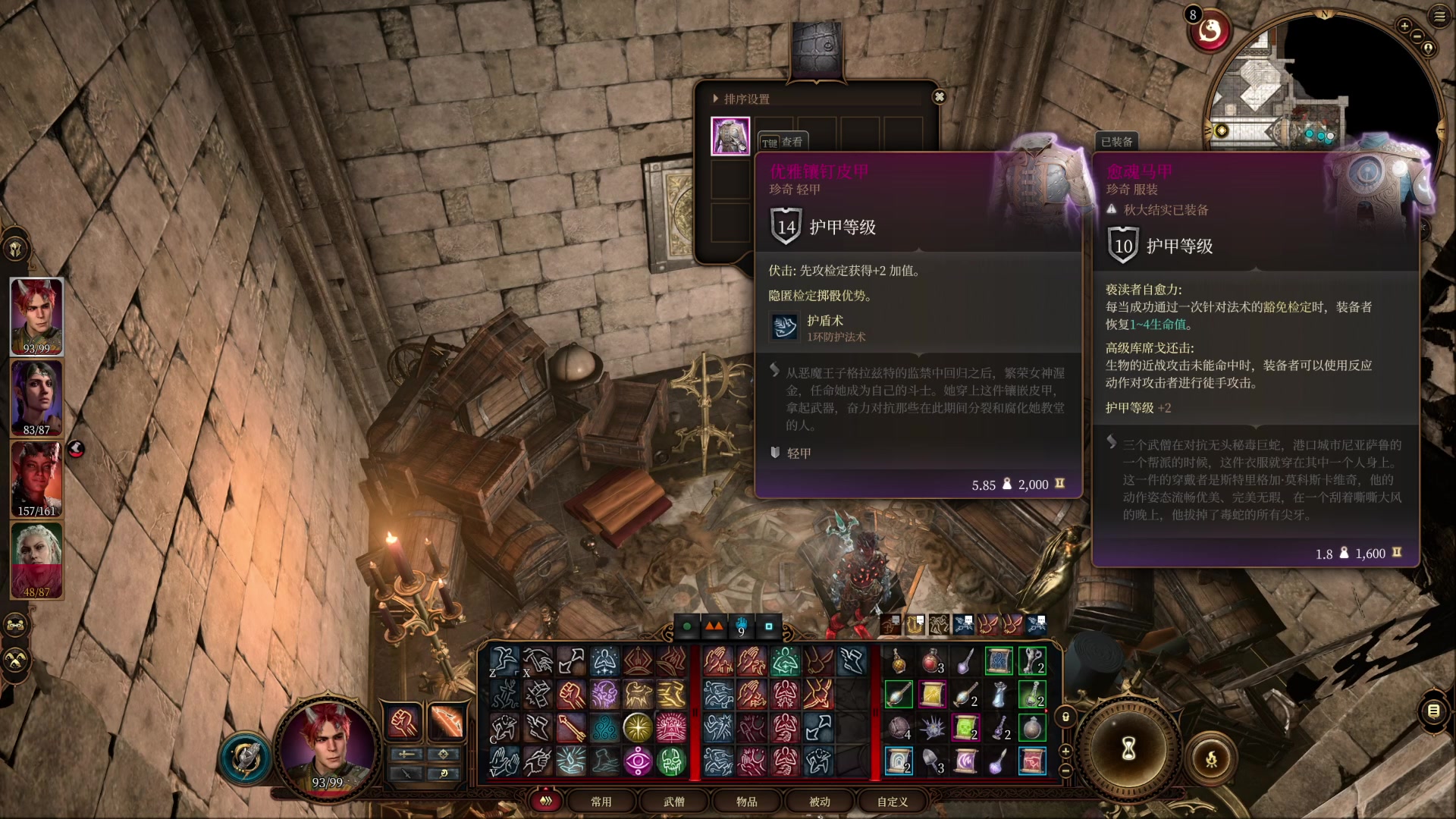Screen dimensions: 1456x819
Task: Click the end turn hourglass button
Action: (1128, 748)
